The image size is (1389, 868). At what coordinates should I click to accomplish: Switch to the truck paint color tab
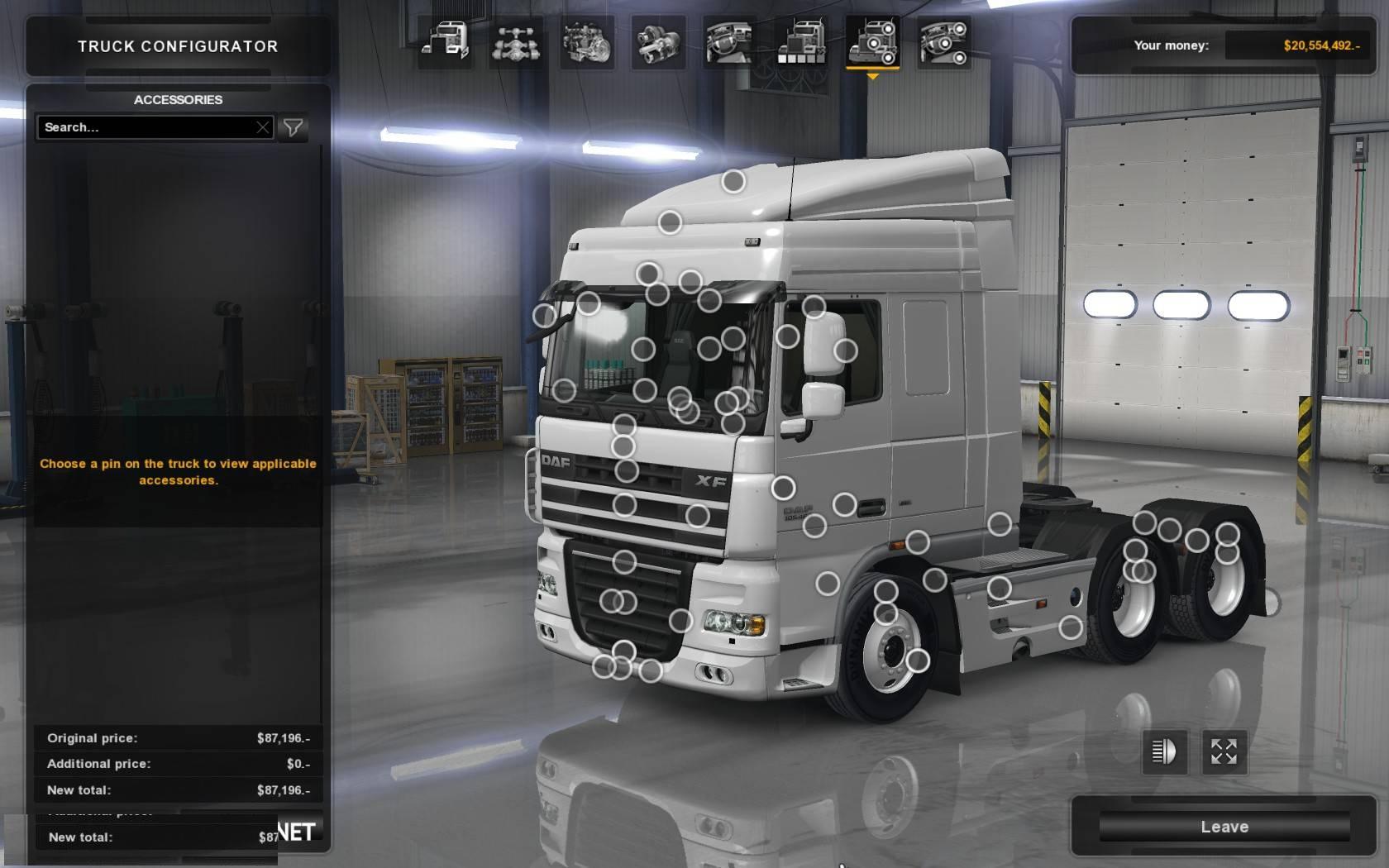800,42
